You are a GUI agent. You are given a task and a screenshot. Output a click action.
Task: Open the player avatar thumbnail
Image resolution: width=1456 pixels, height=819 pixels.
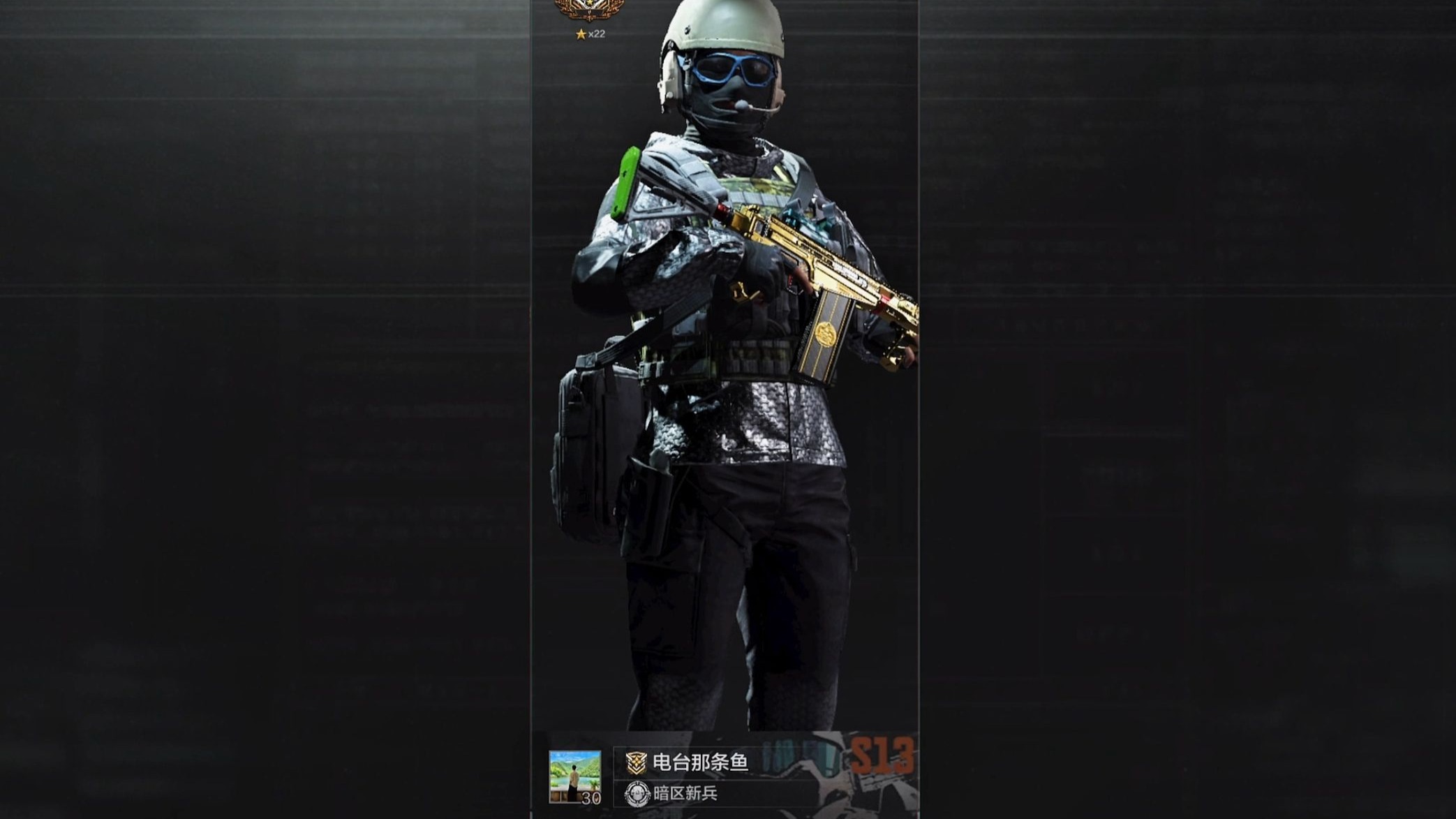574,776
